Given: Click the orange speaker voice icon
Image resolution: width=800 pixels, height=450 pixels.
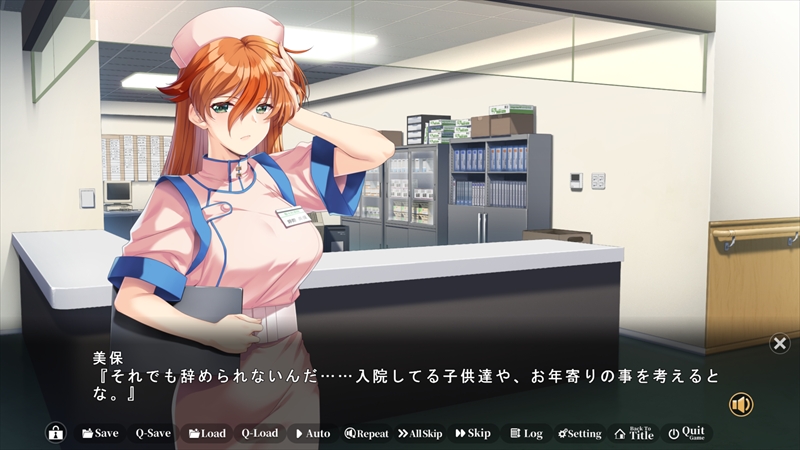Looking at the screenshot, I should tap(741, 404).
